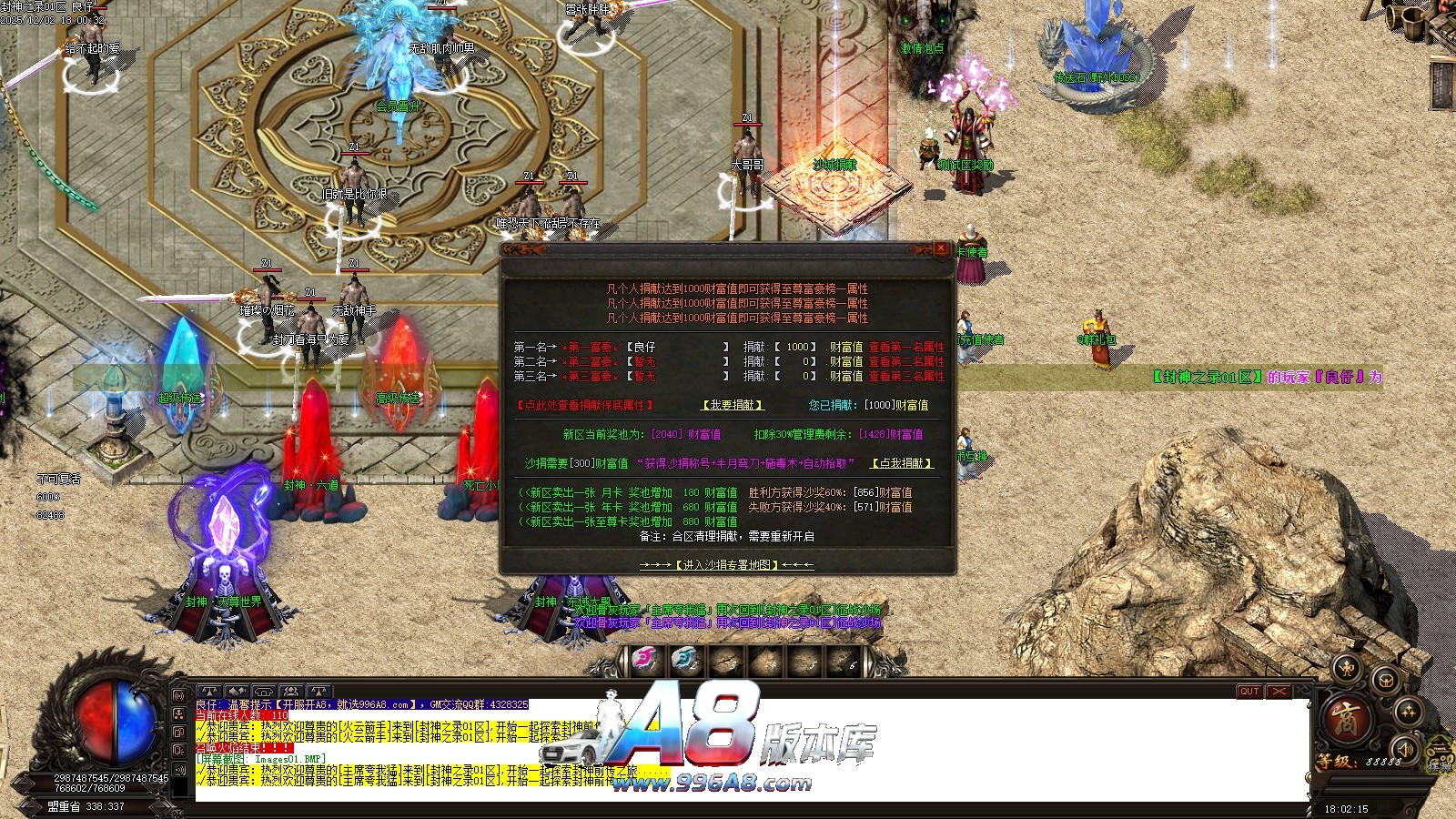1456x819 pixels.
Task: Click the OUT button above the chat
Action: tap(1249, 692)
